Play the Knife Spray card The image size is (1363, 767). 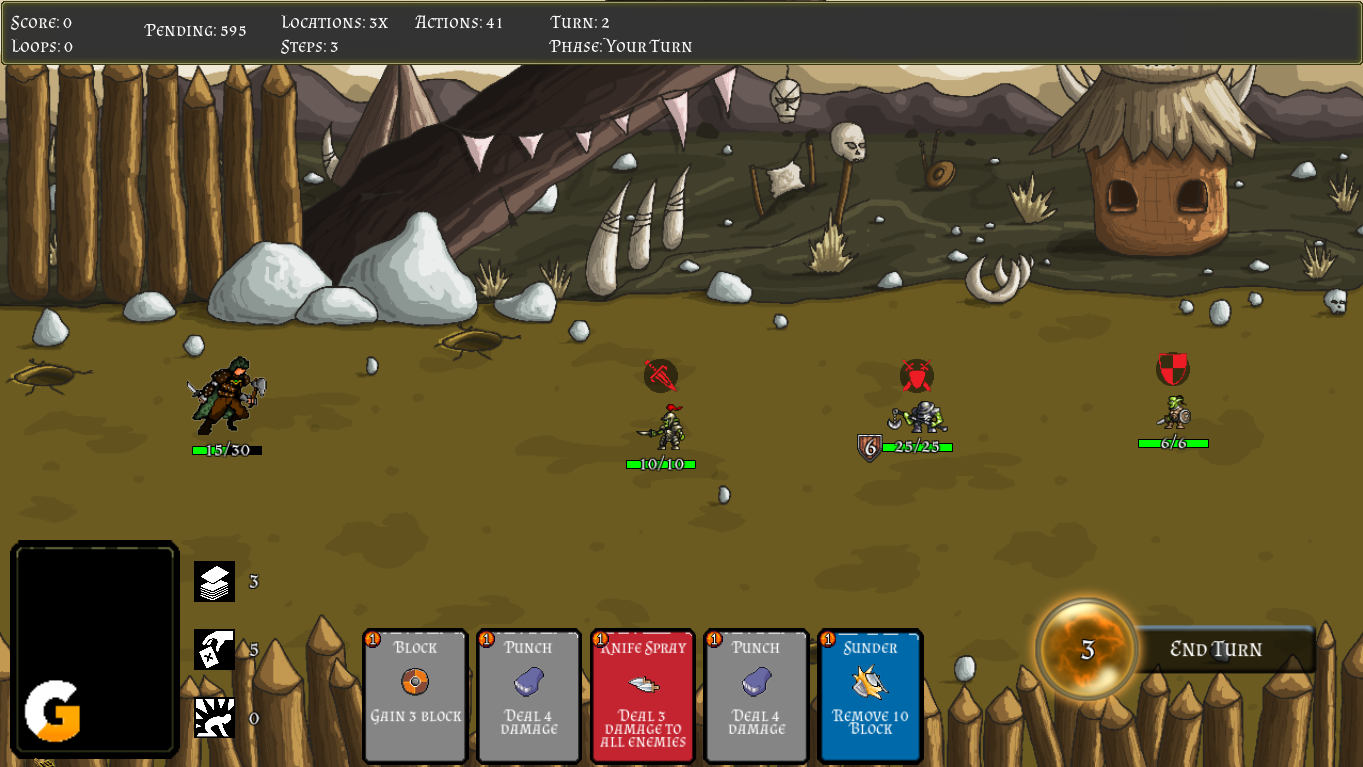(x=642, y=695)
